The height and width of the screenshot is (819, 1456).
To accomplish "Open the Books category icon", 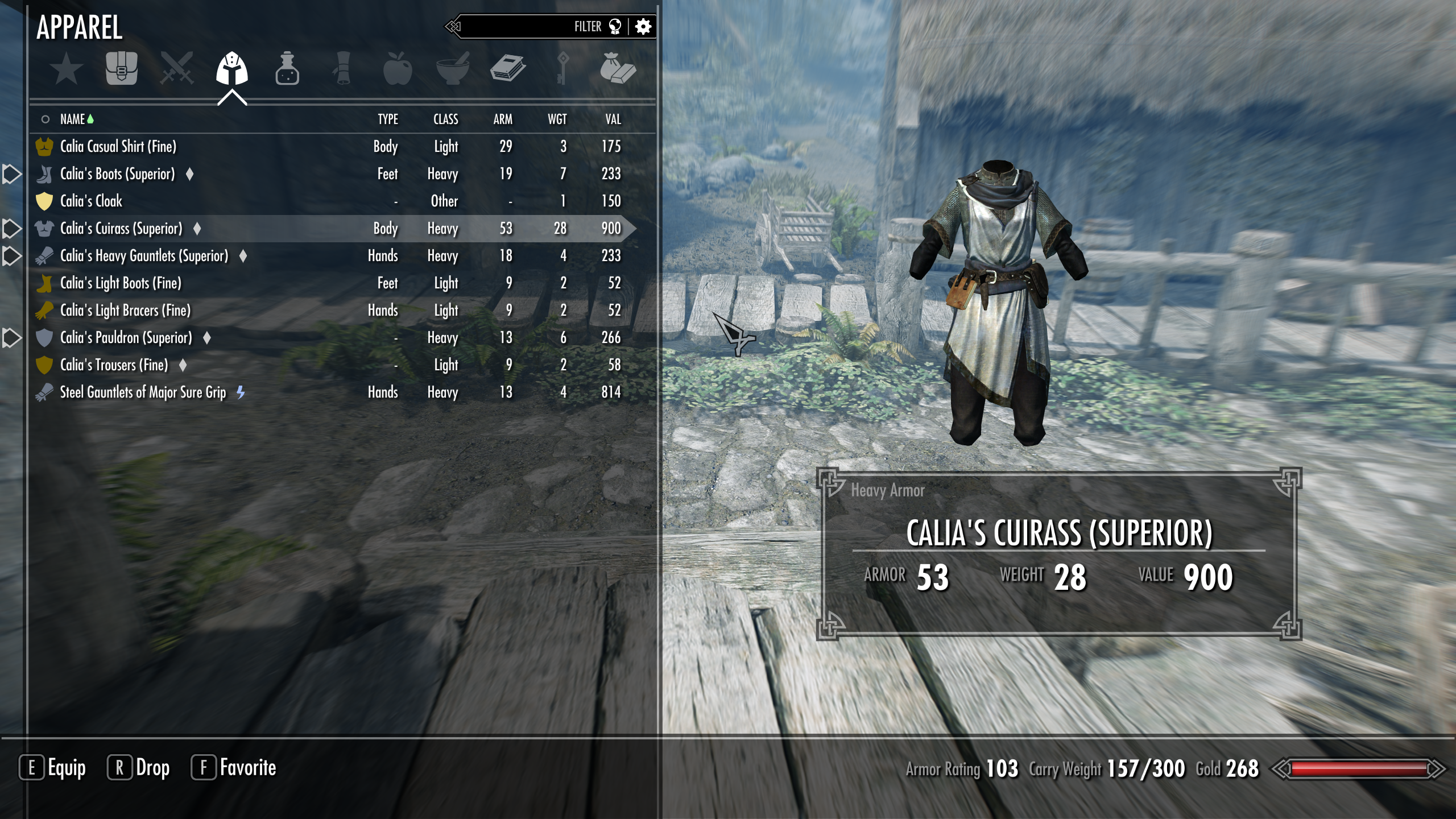I will [508, 70].
